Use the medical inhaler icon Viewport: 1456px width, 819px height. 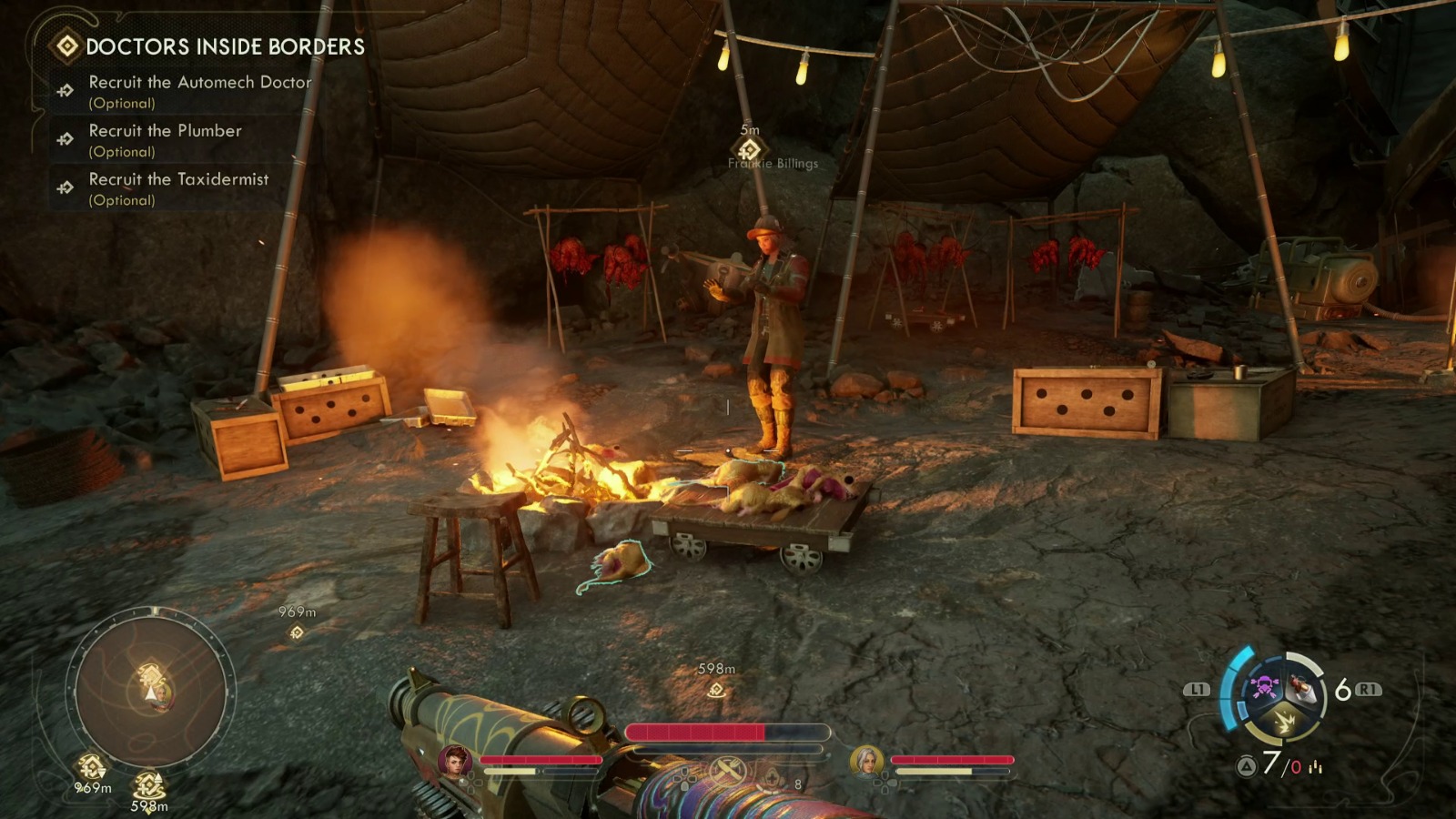(x=773, y=779)
